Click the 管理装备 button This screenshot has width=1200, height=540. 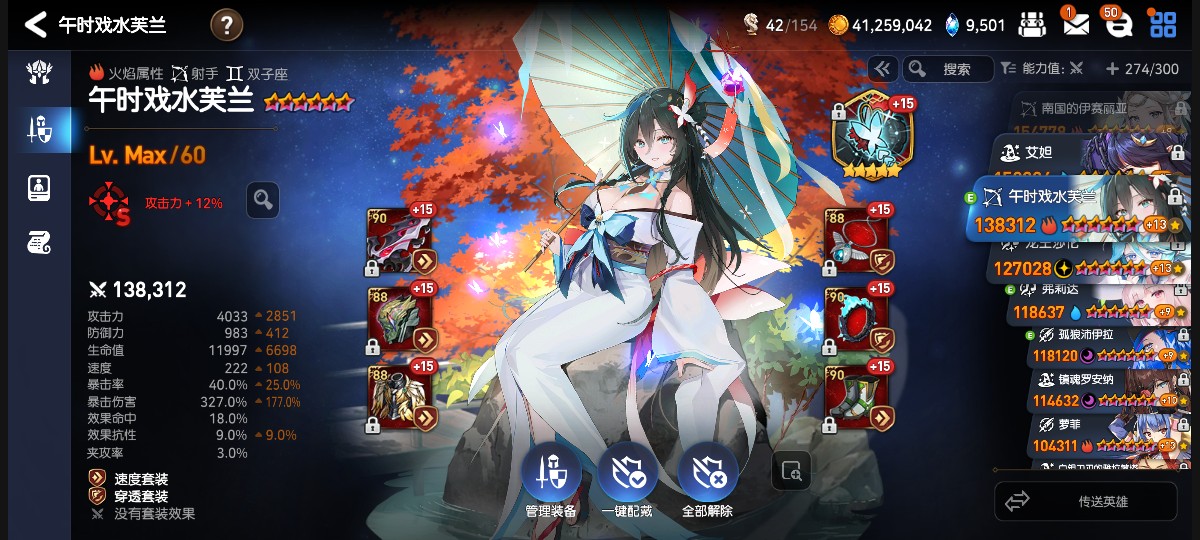(x=550, y=482)
